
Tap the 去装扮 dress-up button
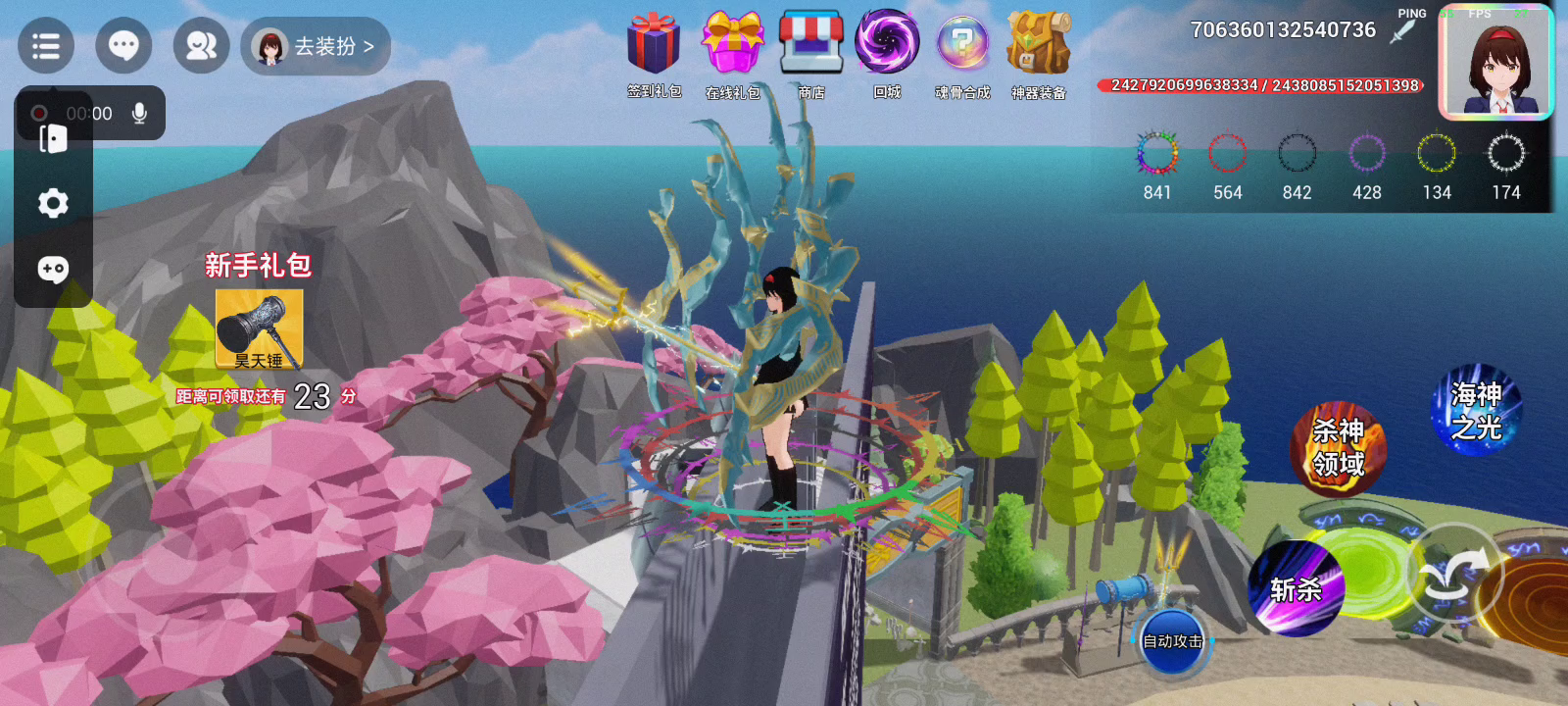pyautogui.click(x=316, y=46)
